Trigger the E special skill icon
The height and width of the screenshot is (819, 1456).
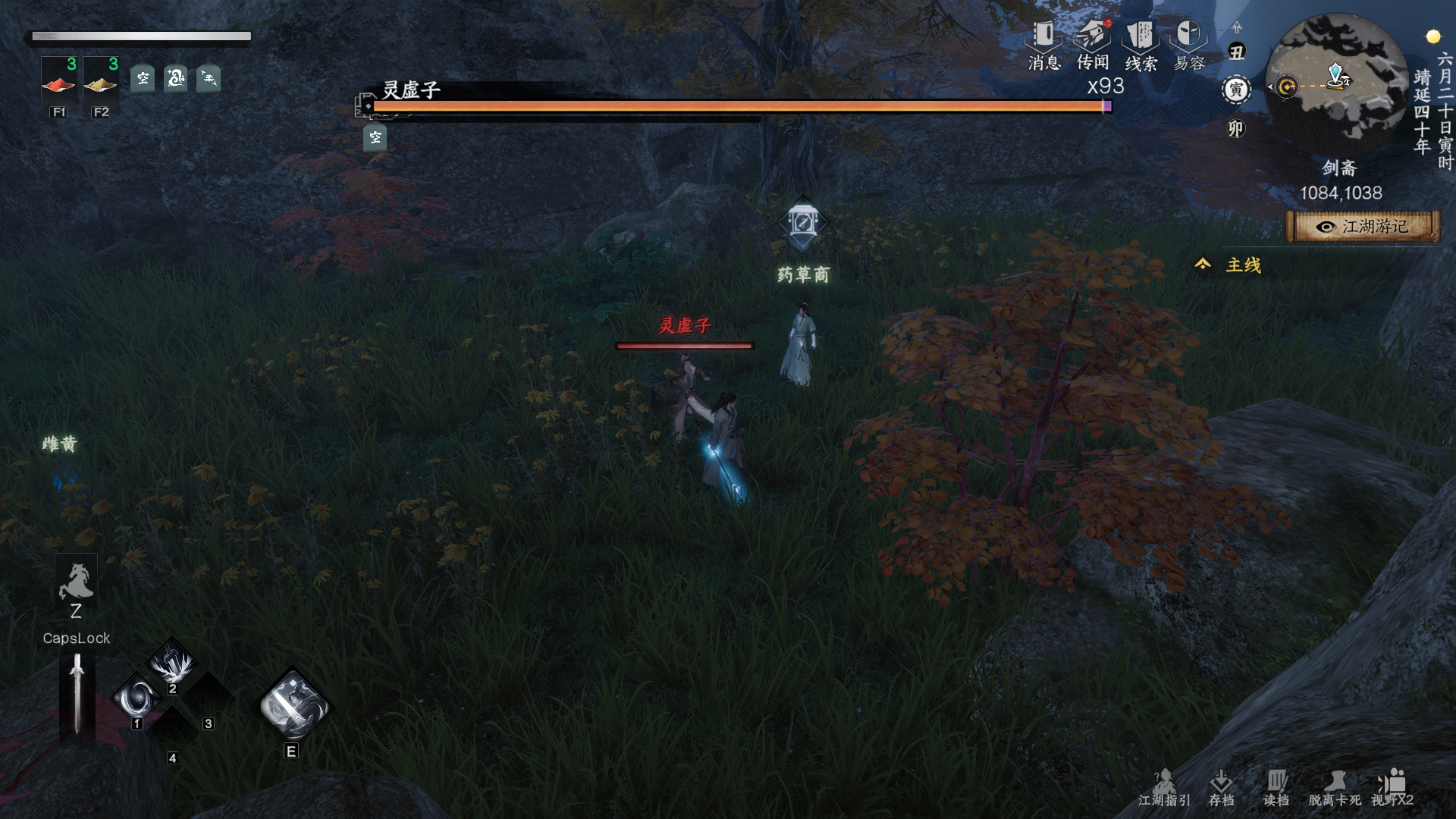(293, 705)
